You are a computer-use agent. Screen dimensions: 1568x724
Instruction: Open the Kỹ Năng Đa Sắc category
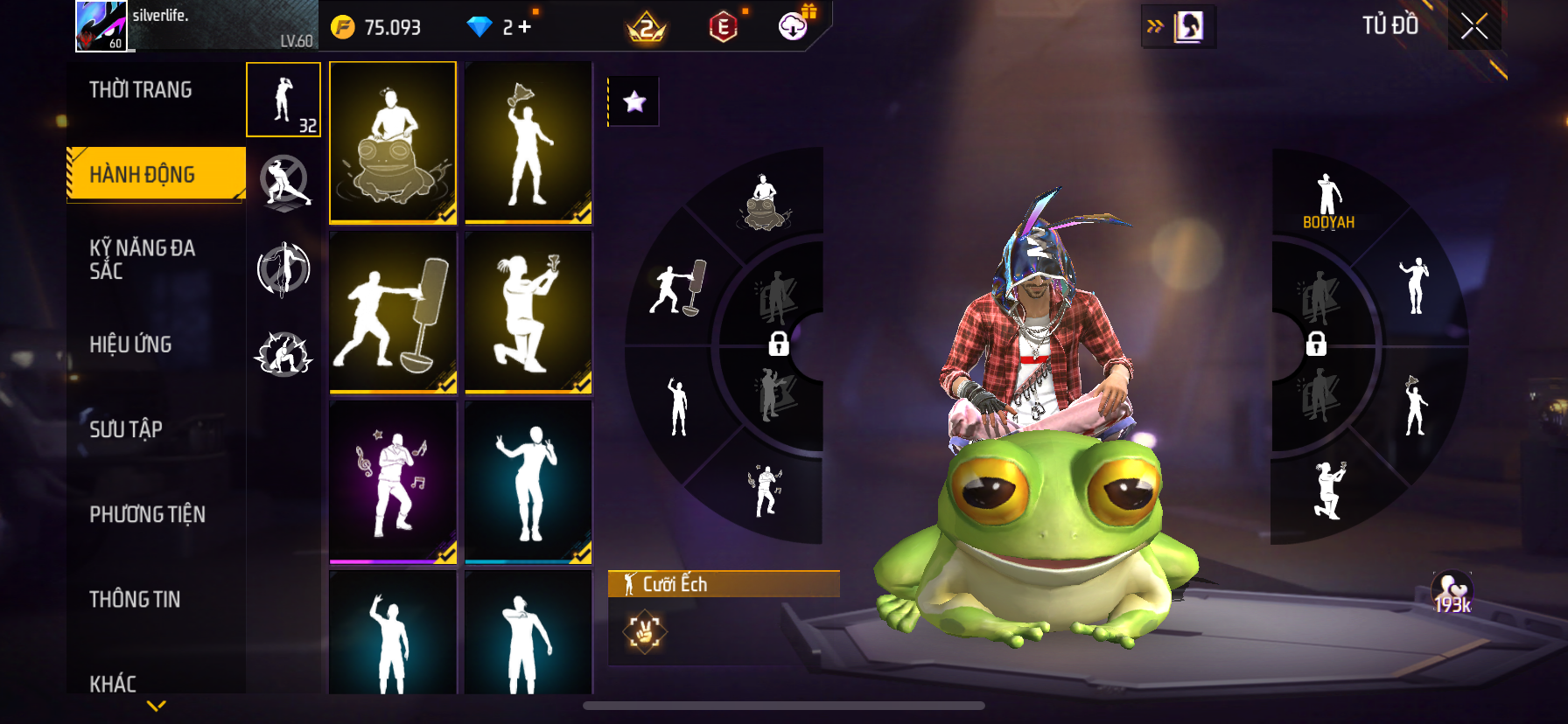[142, 260]
